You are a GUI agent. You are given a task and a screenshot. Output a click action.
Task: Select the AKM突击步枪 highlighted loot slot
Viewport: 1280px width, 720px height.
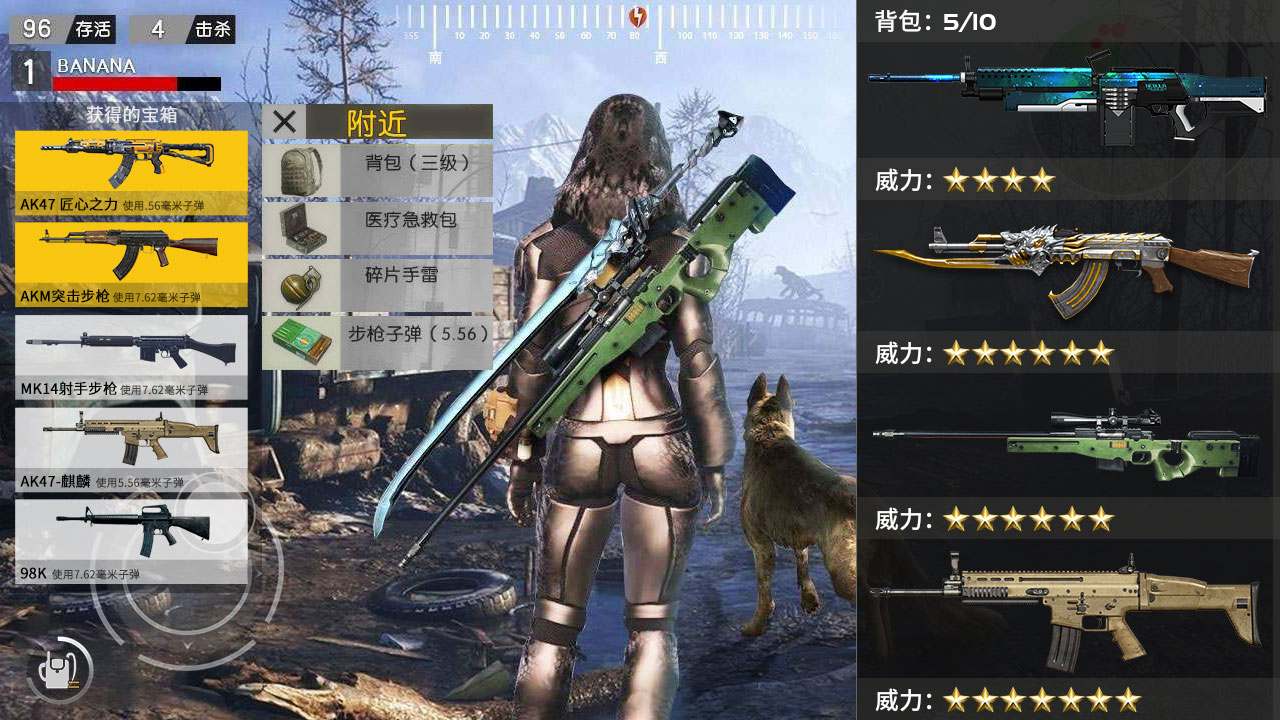[x=128, y=258]
